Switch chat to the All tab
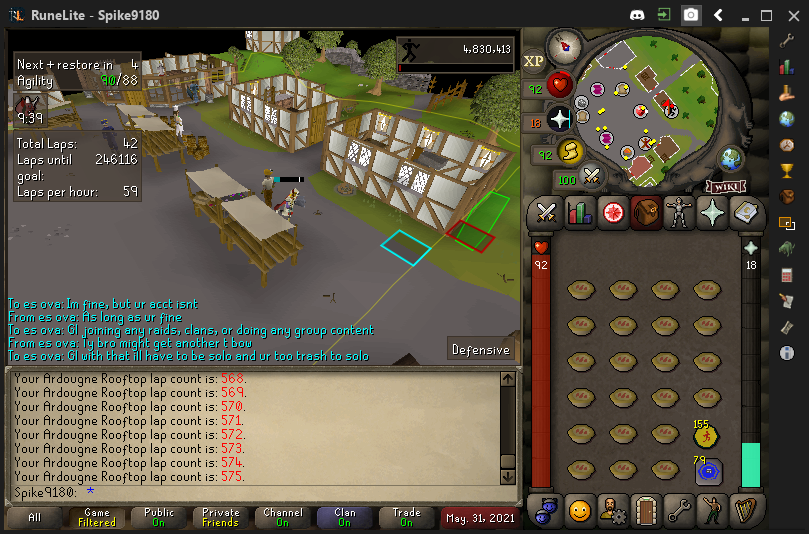809x534 pixels. (x=35, y=517)
